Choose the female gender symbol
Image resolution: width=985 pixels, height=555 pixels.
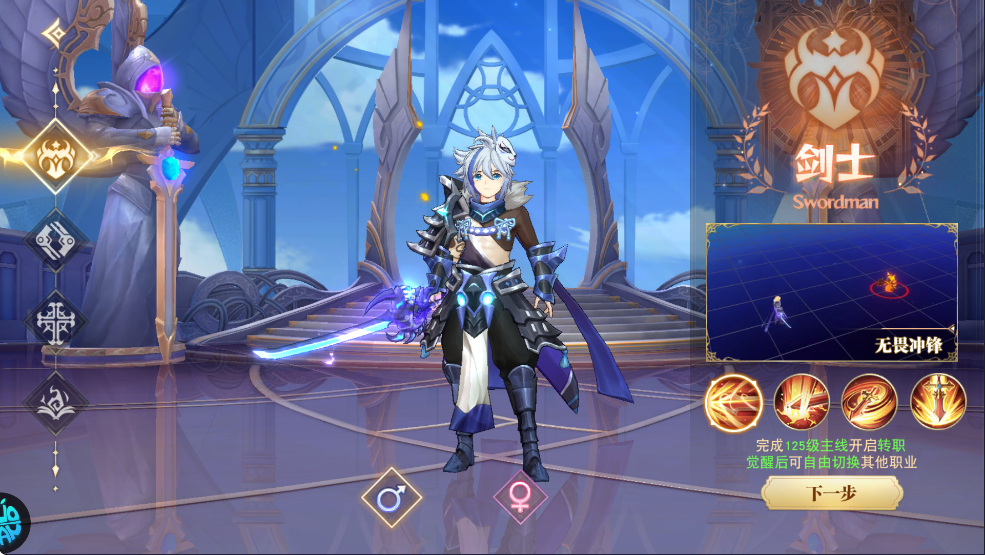pyautogui.click(x=520, y=497)
